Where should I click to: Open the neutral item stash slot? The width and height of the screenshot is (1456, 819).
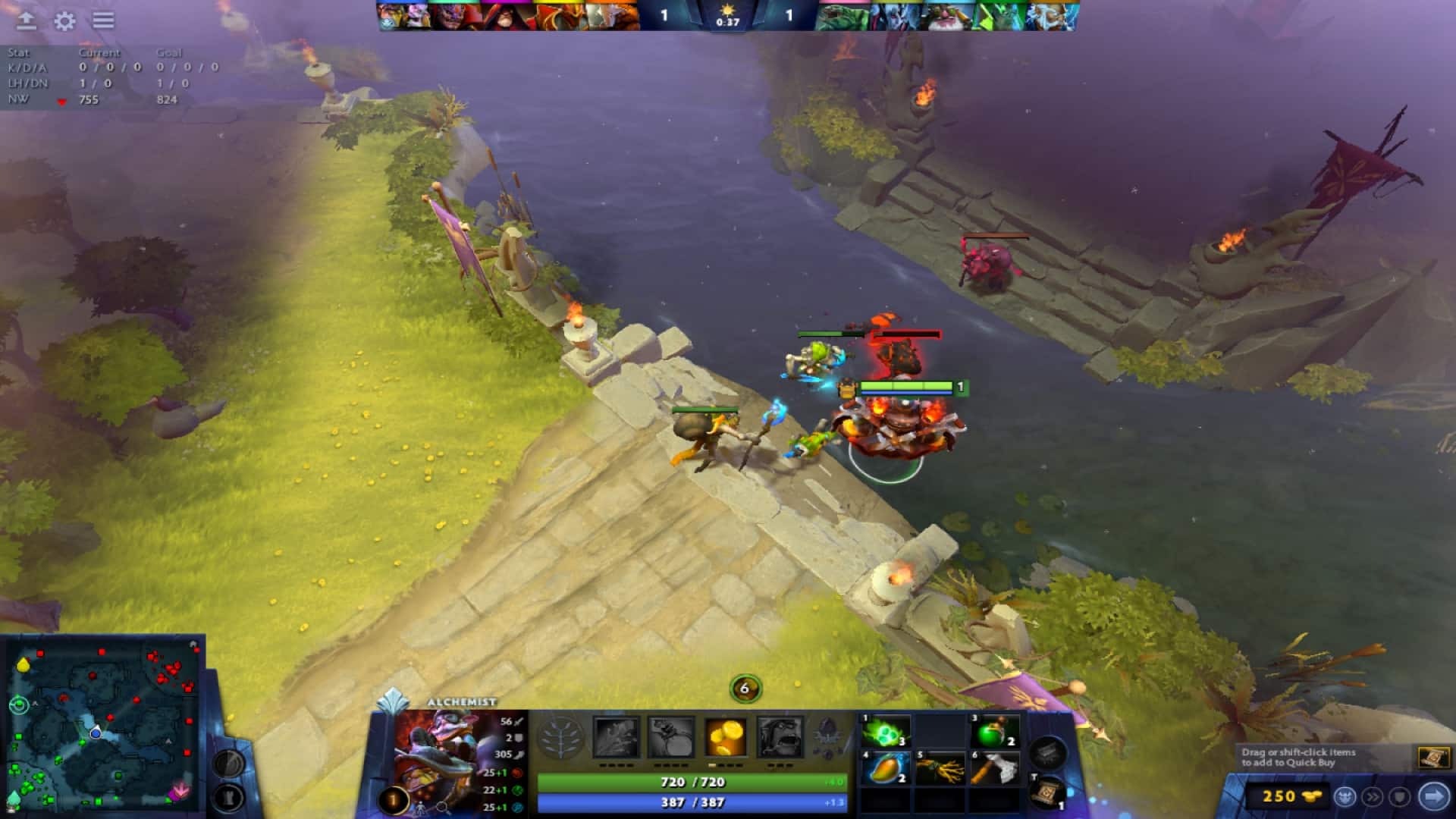(x=1049, y=752)
